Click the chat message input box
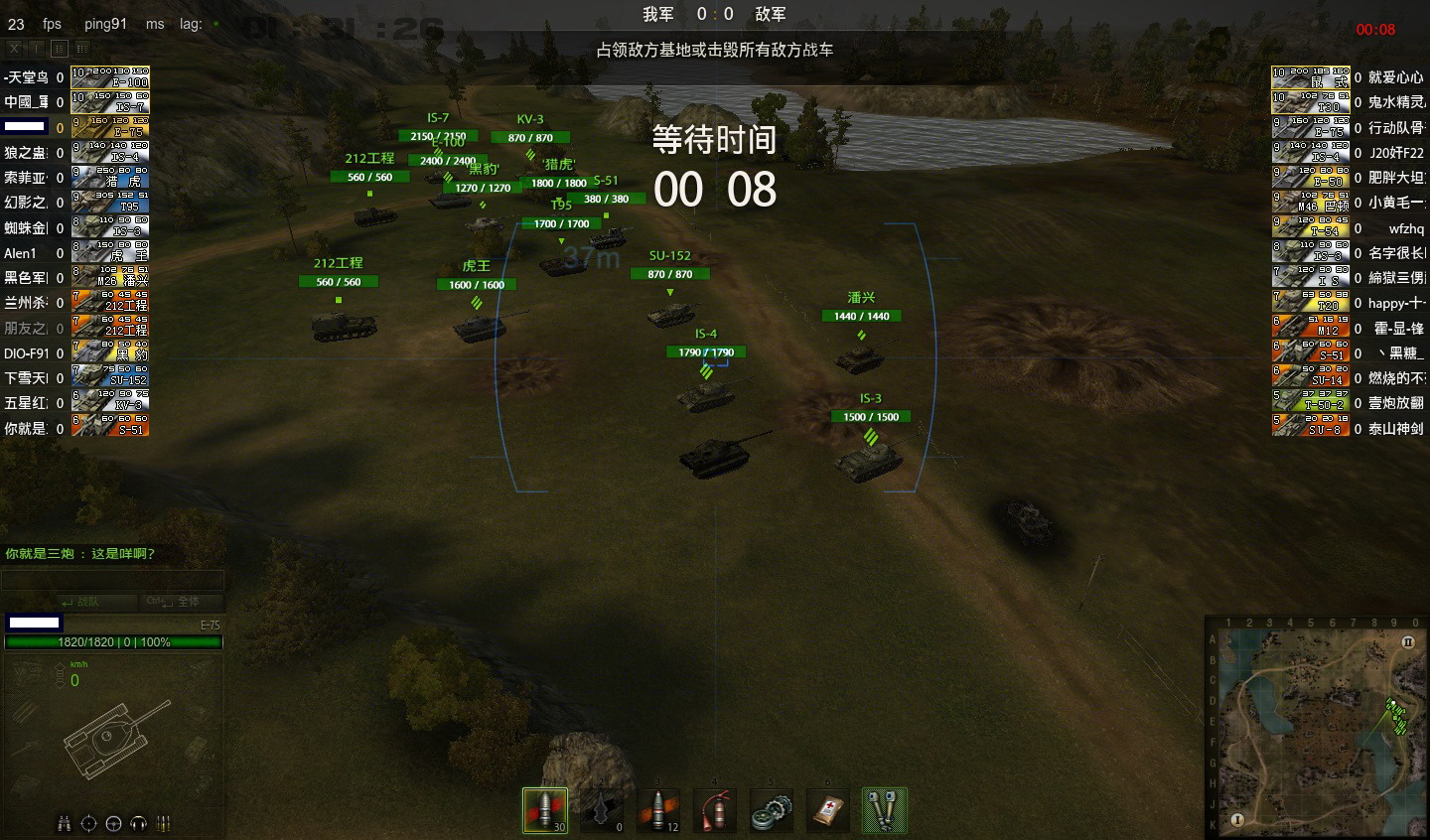 coord(112,581)
